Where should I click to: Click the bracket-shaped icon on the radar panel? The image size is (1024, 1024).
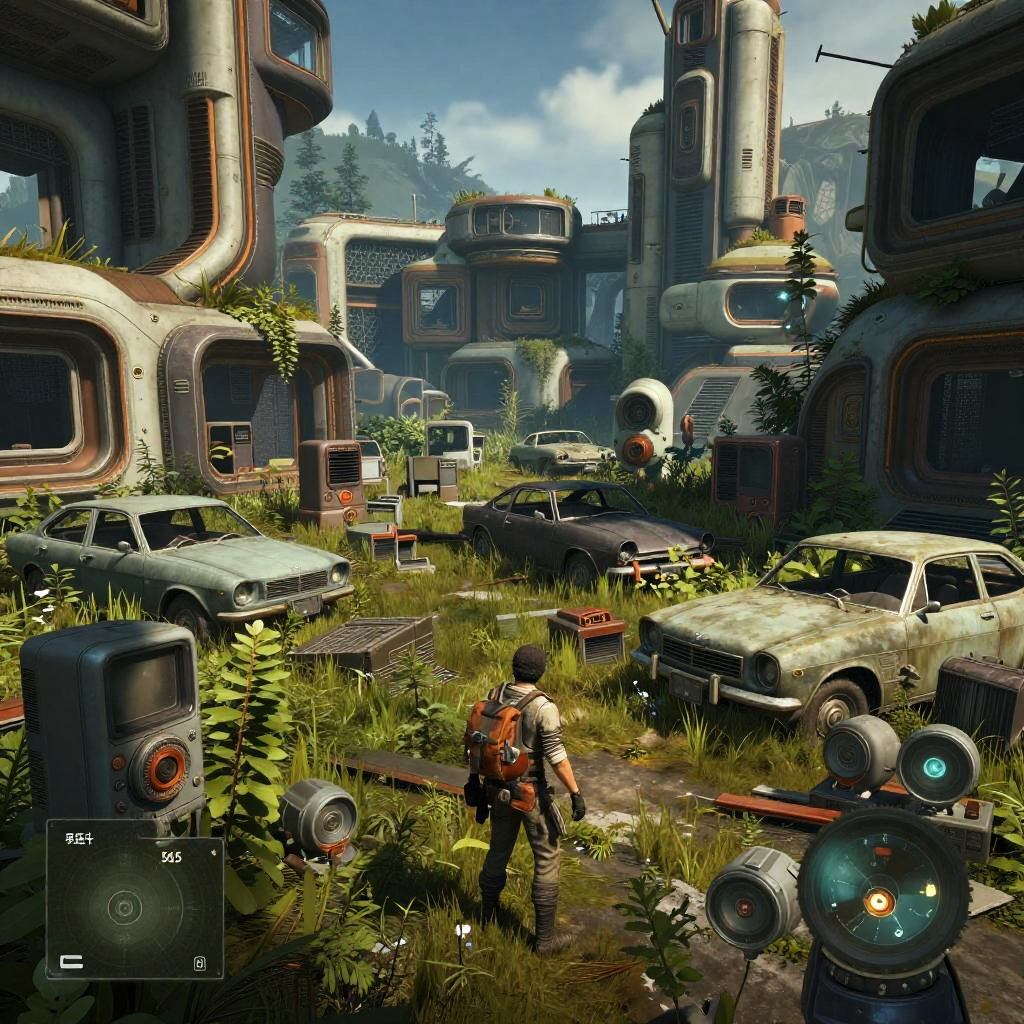coord(71,962)
